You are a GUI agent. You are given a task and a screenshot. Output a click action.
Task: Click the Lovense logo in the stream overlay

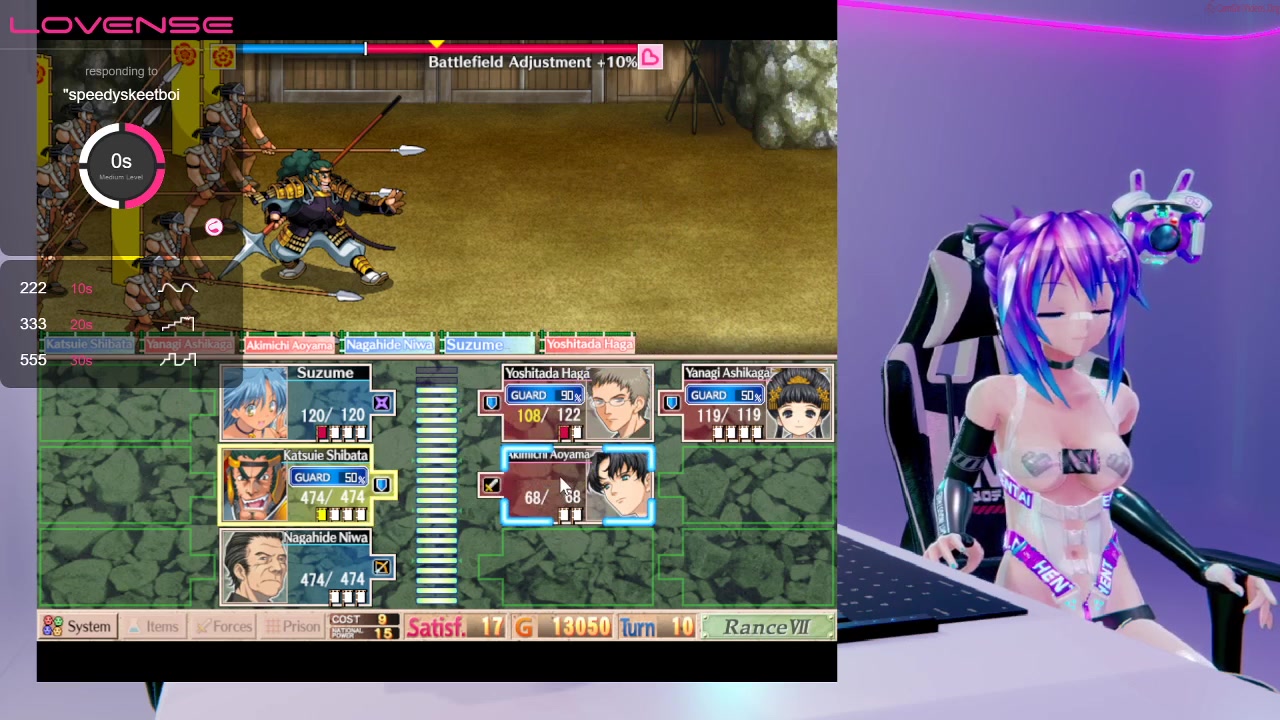[x=121, y=25]
